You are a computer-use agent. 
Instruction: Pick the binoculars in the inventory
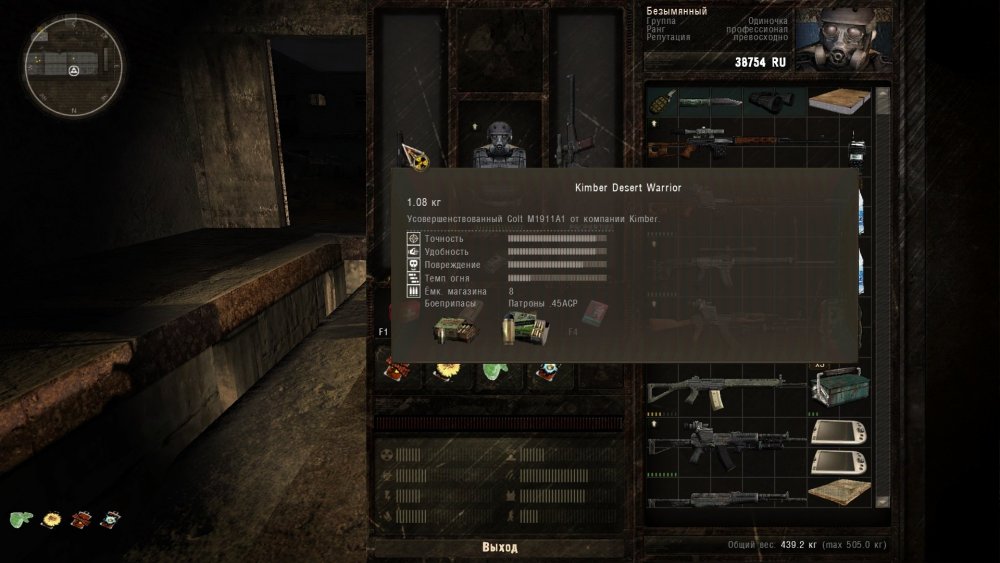tap(766, 100)
